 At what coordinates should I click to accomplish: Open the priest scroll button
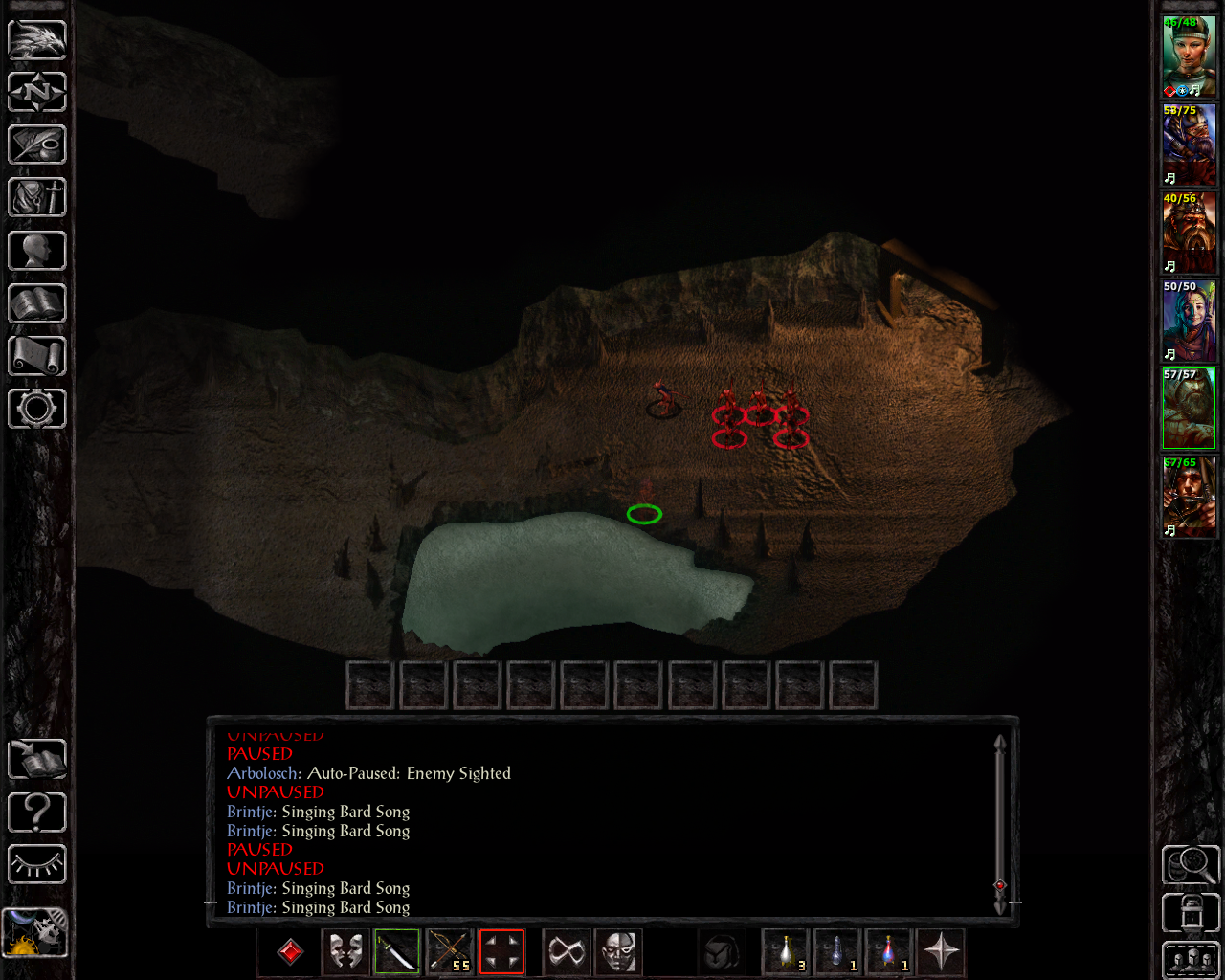point(37,356)
